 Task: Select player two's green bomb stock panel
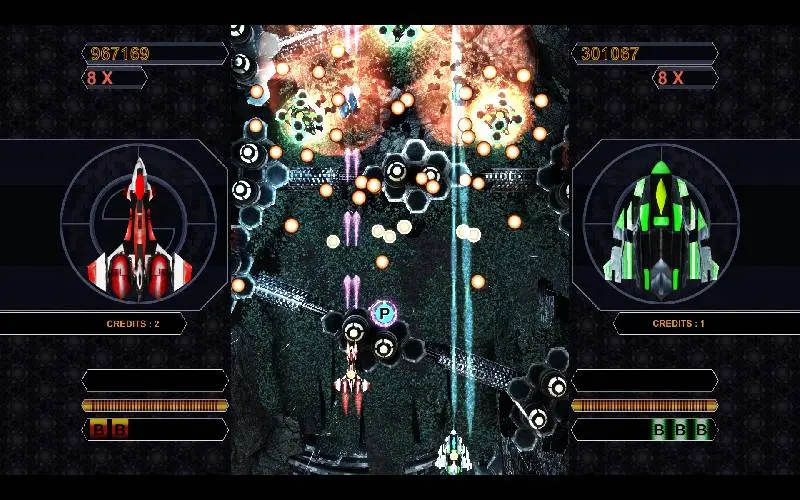(645, 430)
